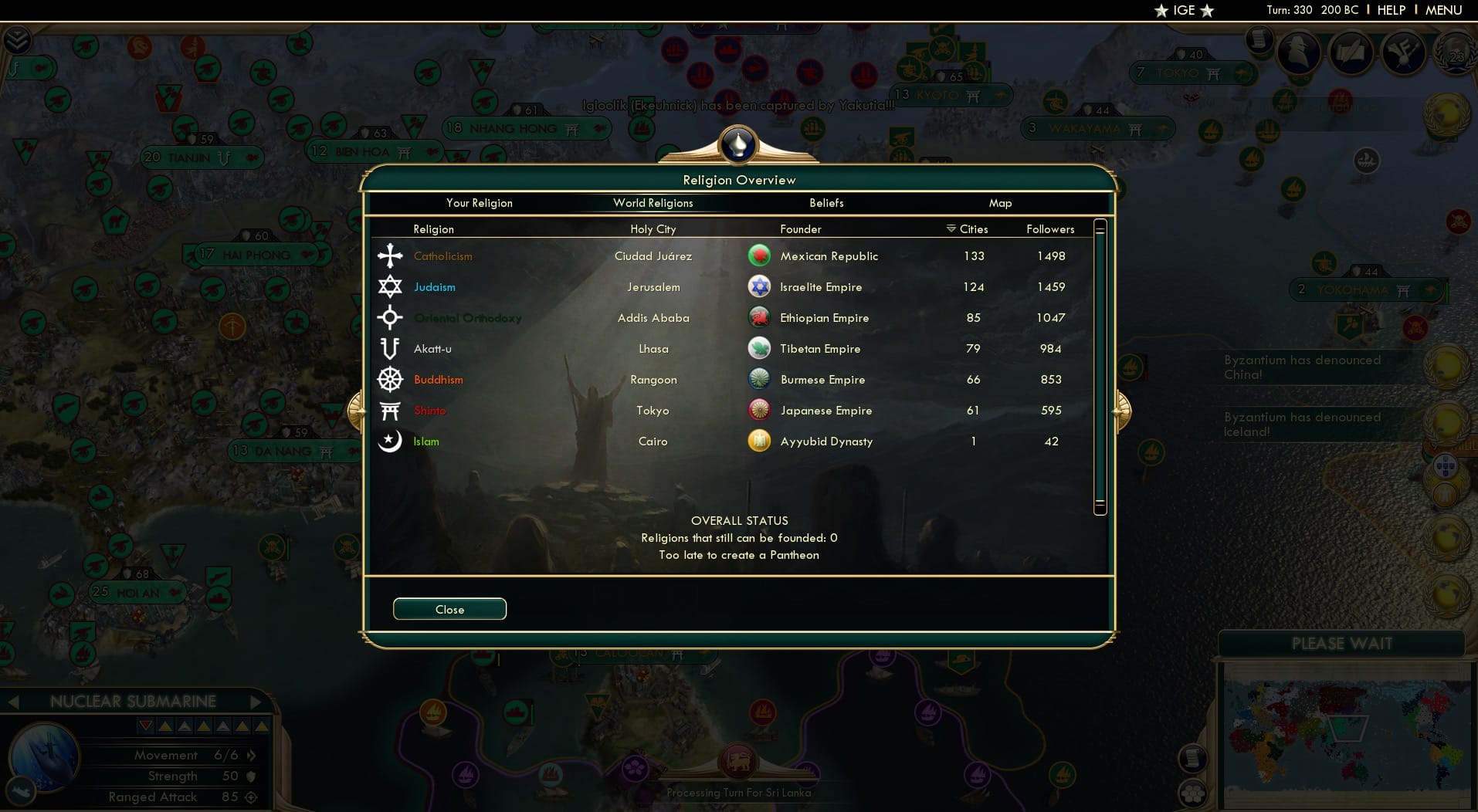Select next unit with the right arrow
This screenshot has height=812, width=1478.
(255, 701)
